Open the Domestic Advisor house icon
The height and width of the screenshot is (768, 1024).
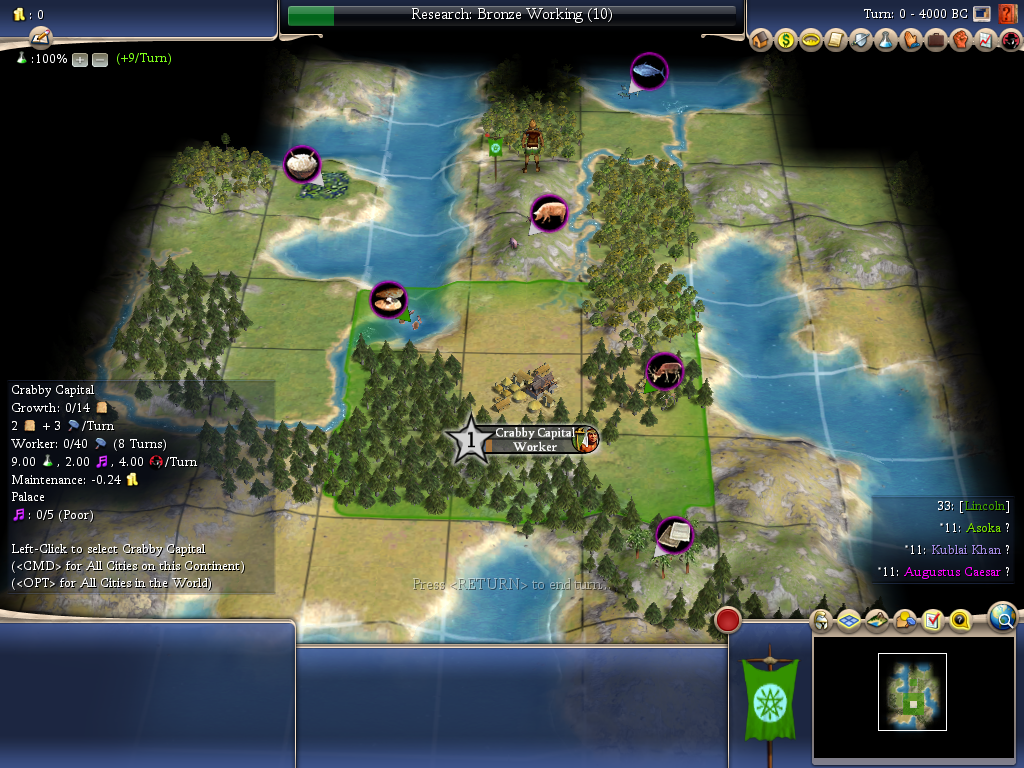(761, 41)
